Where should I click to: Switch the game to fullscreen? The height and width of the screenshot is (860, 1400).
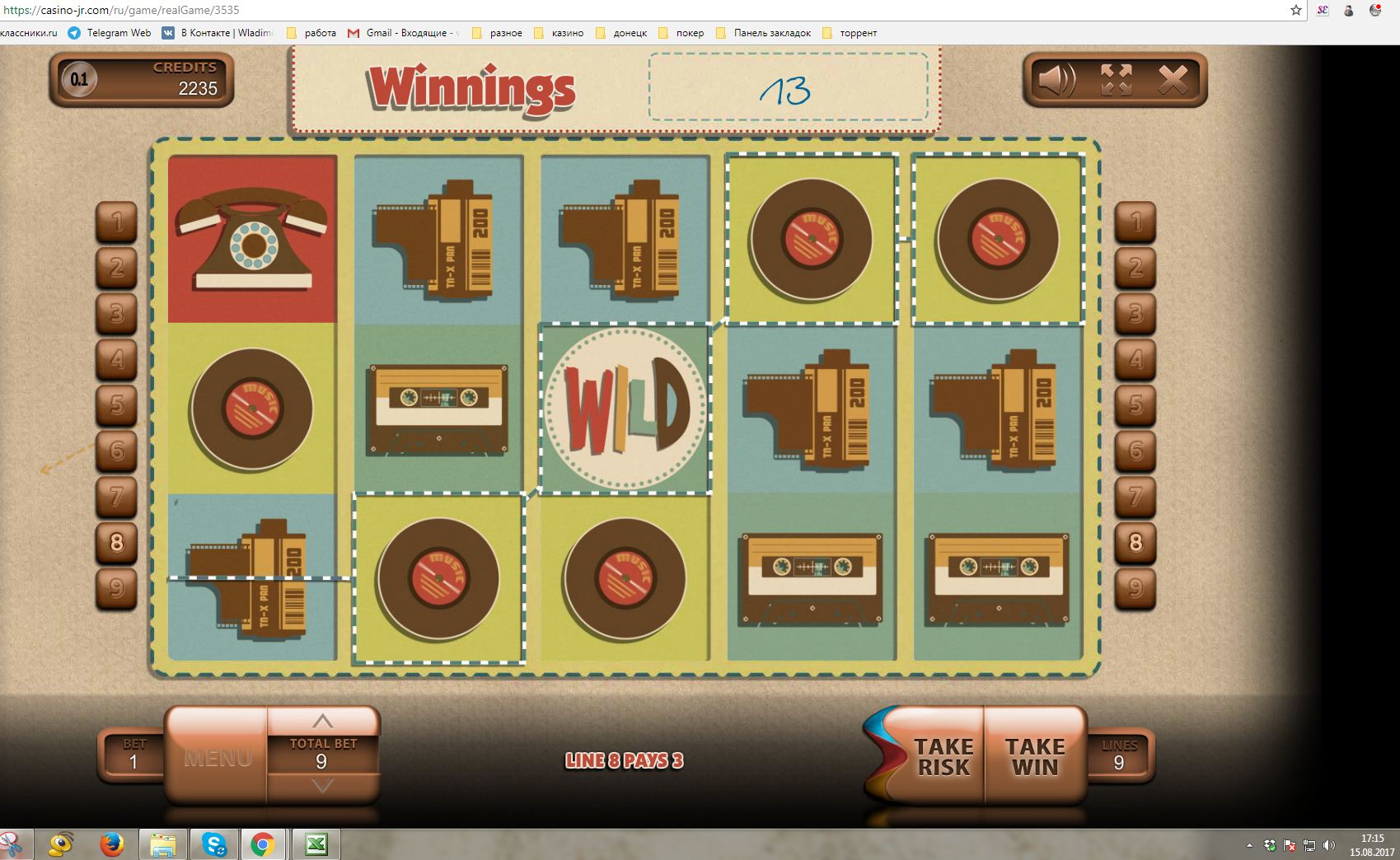coord(1116,81)
